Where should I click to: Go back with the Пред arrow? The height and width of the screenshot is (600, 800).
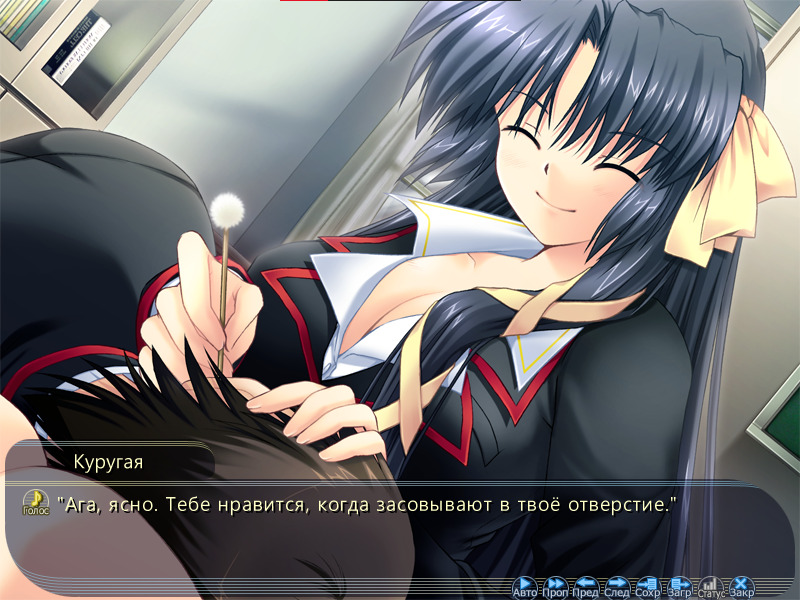tap(587, 586)
